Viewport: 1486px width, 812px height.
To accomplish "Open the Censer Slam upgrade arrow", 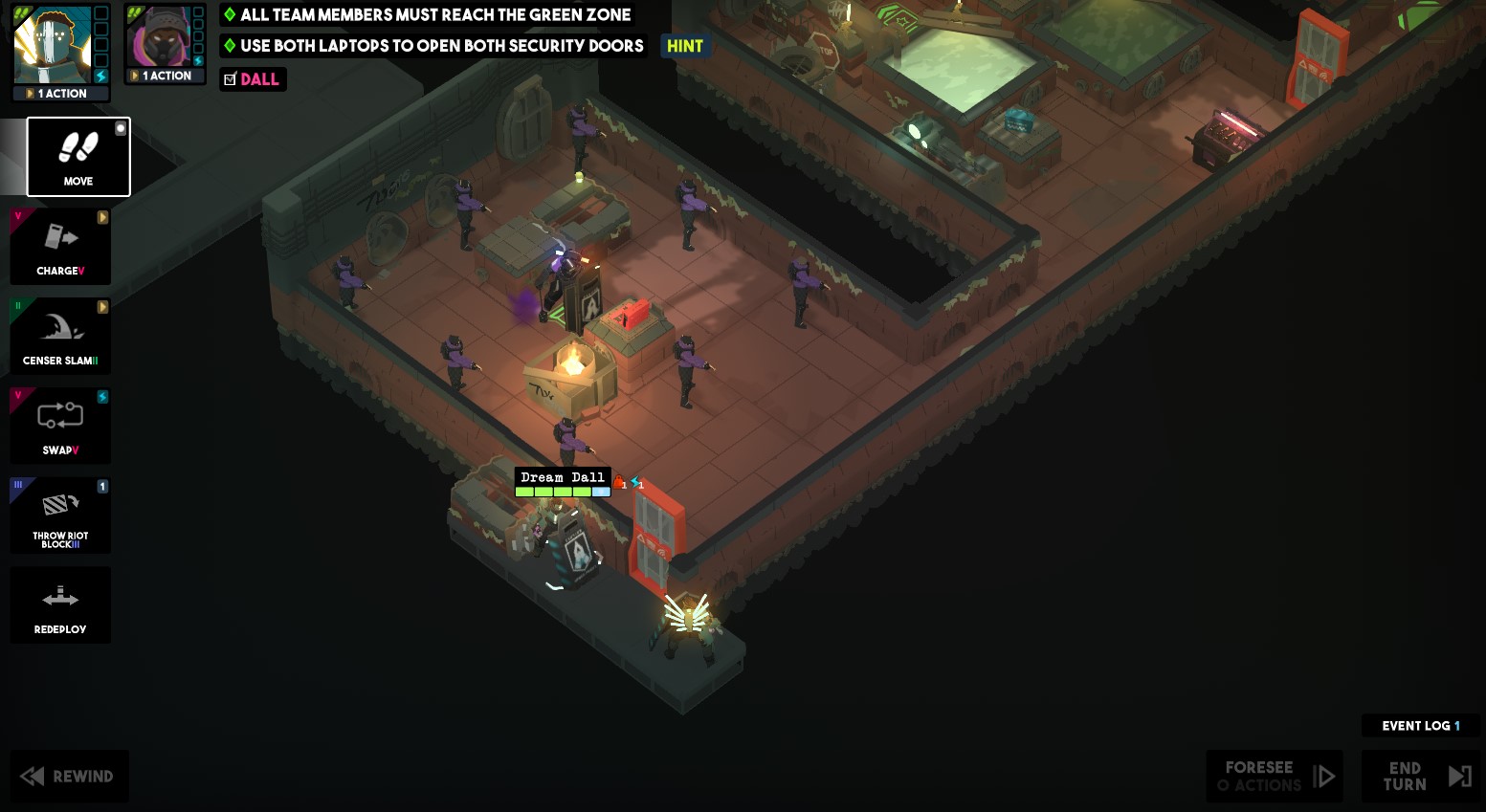I will pyautogui.click(x=102, y=307).
